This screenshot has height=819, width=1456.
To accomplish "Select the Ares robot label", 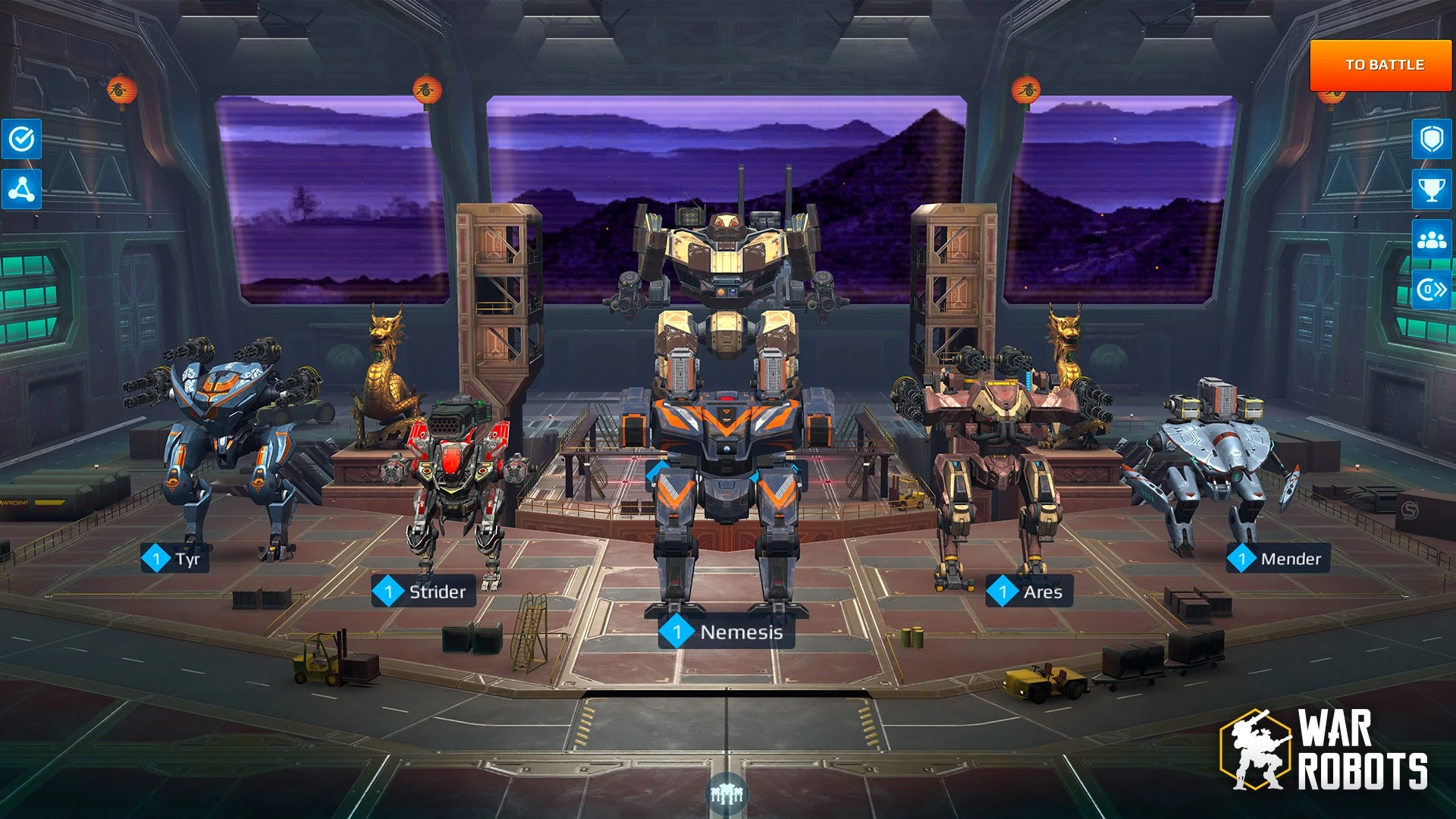I will [1029, 591].
